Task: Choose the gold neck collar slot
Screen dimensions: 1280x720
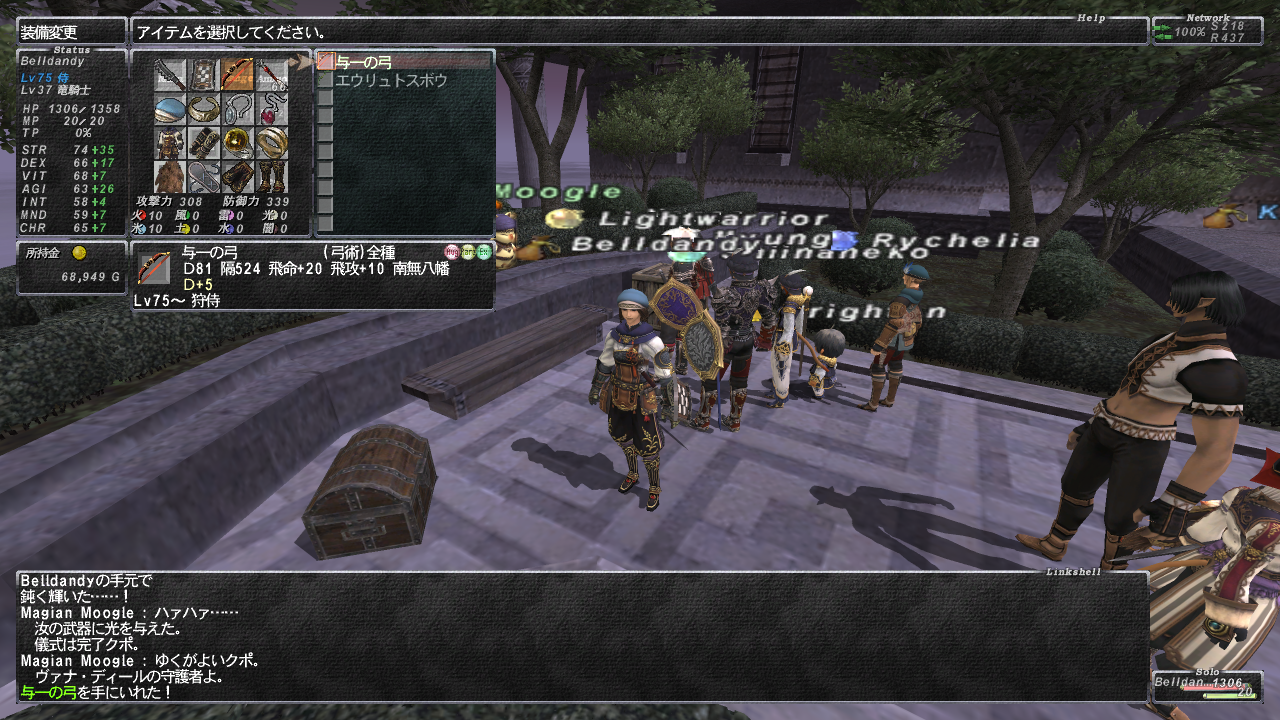Action: [204, 110]
